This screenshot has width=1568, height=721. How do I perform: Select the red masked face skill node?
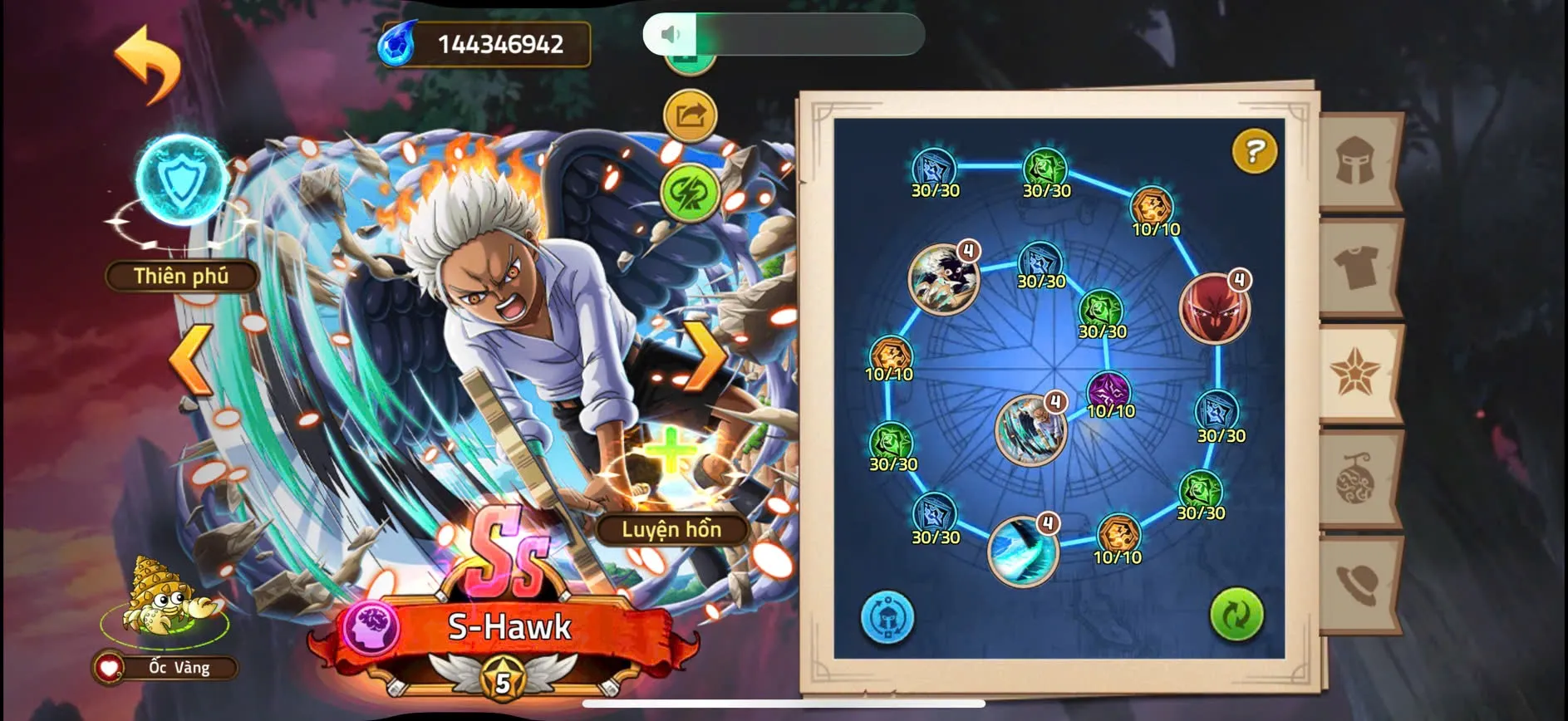pos(1214,307)
